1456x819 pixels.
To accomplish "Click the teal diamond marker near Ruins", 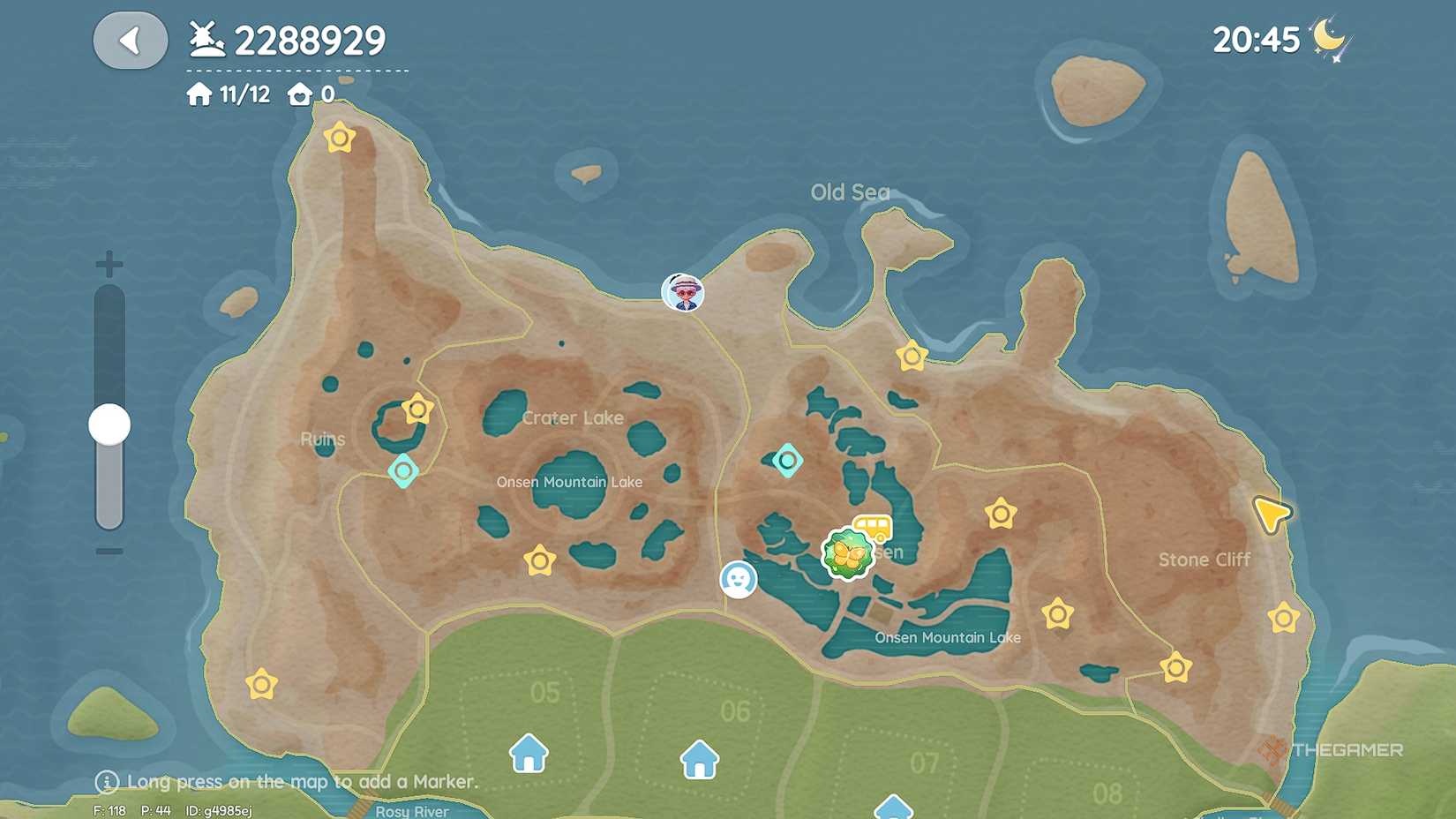I will tap(403, 471).
